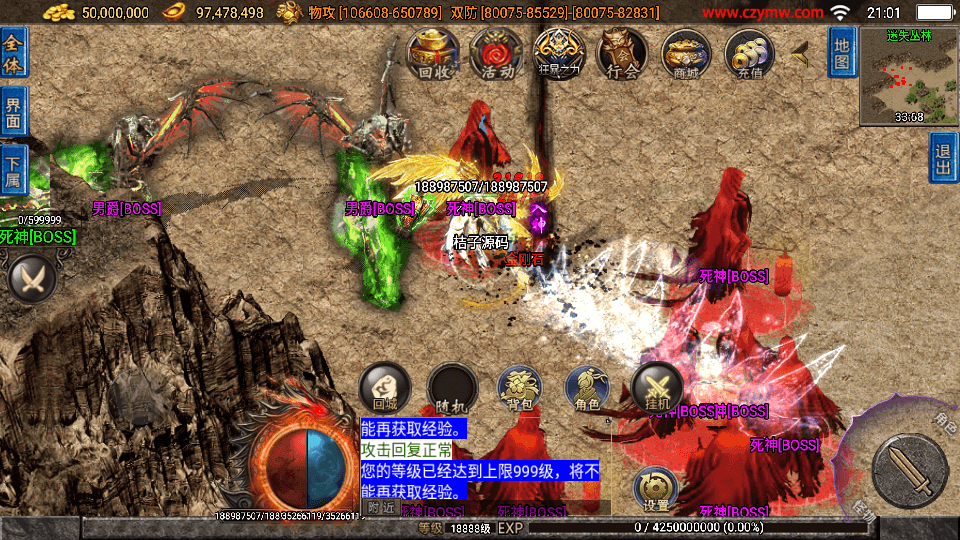
Task: Open the 地图 map button
Action: [x=842, y=52]
